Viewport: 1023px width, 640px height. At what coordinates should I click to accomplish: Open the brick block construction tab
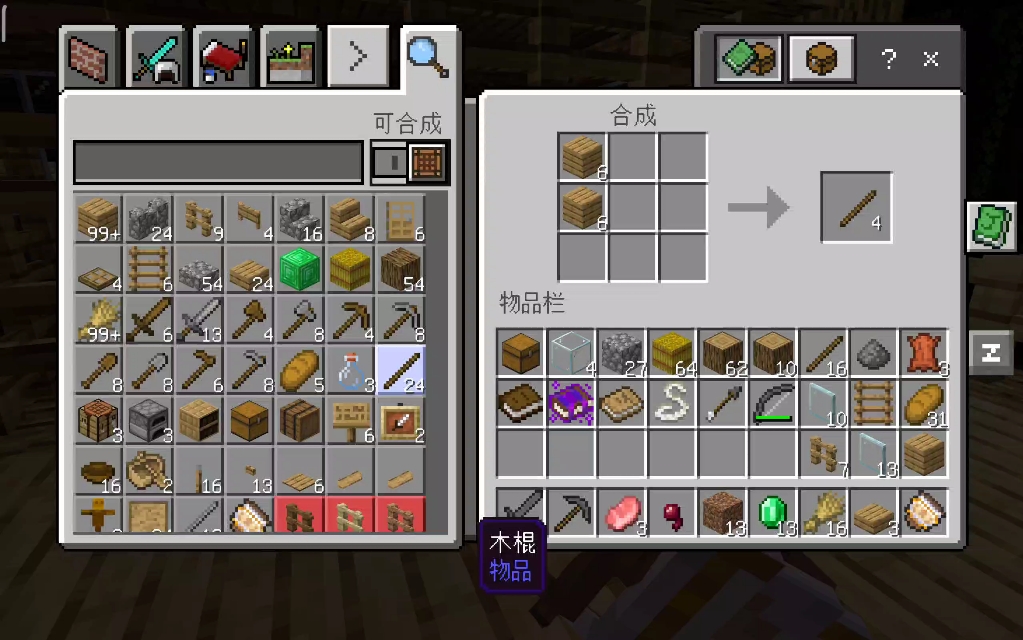[91, 58]
